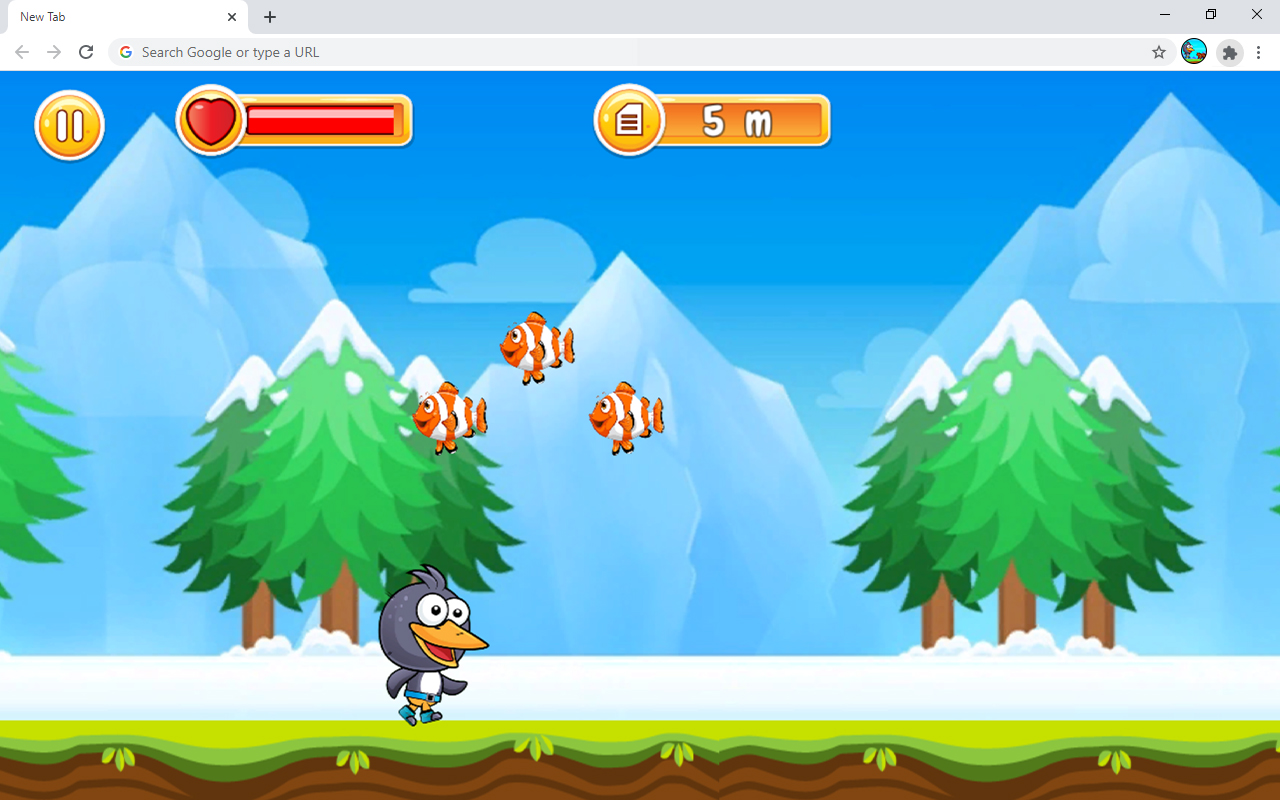Click the coin icon beside the distance meter
Screen dimensions: 1280x800
(628, 120)
